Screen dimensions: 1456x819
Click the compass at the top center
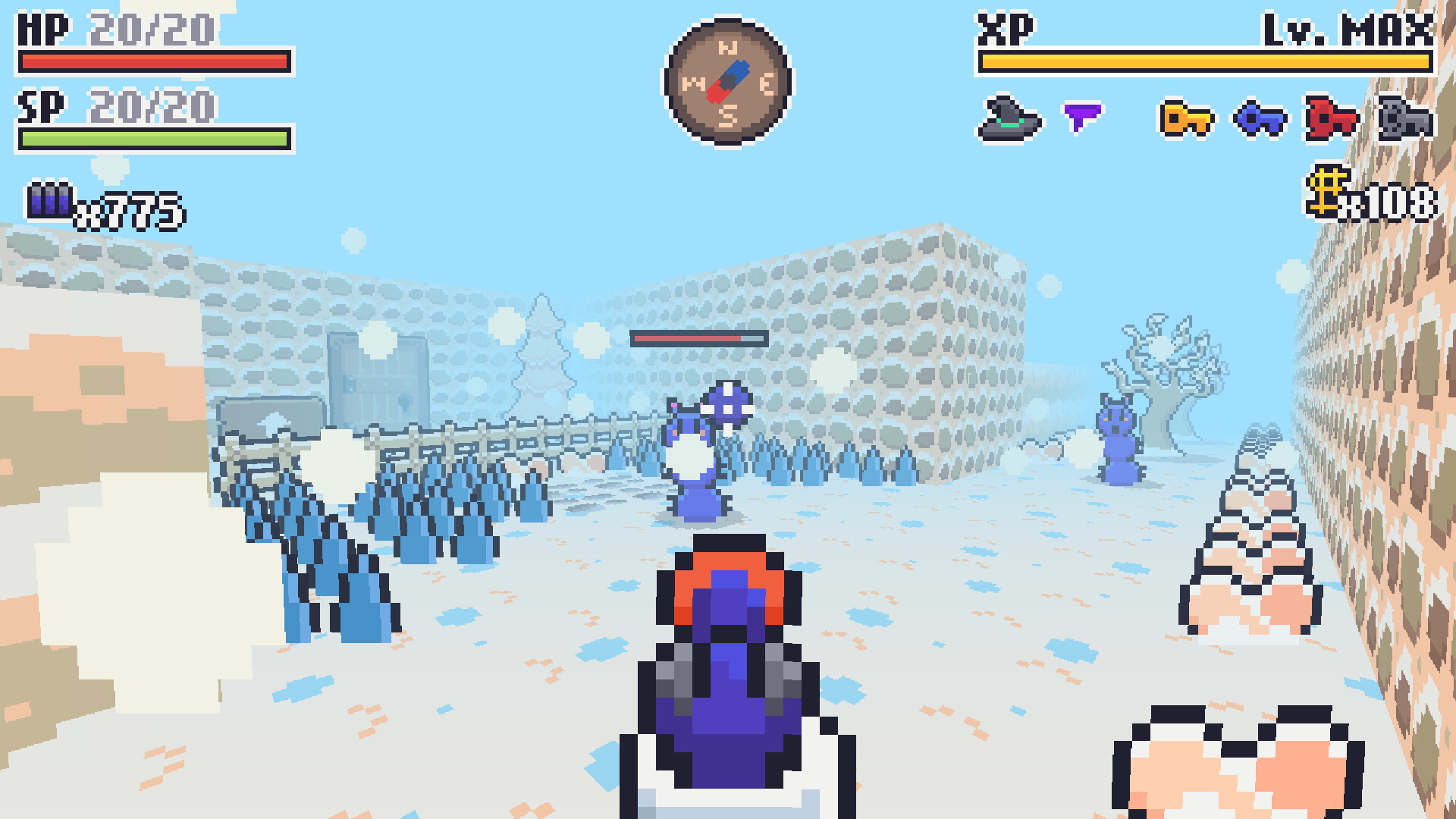727,83
